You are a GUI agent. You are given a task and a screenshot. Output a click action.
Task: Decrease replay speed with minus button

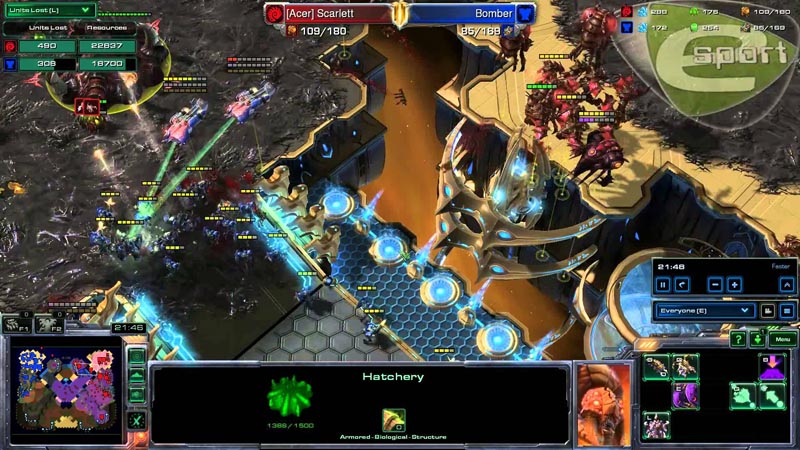715,285
